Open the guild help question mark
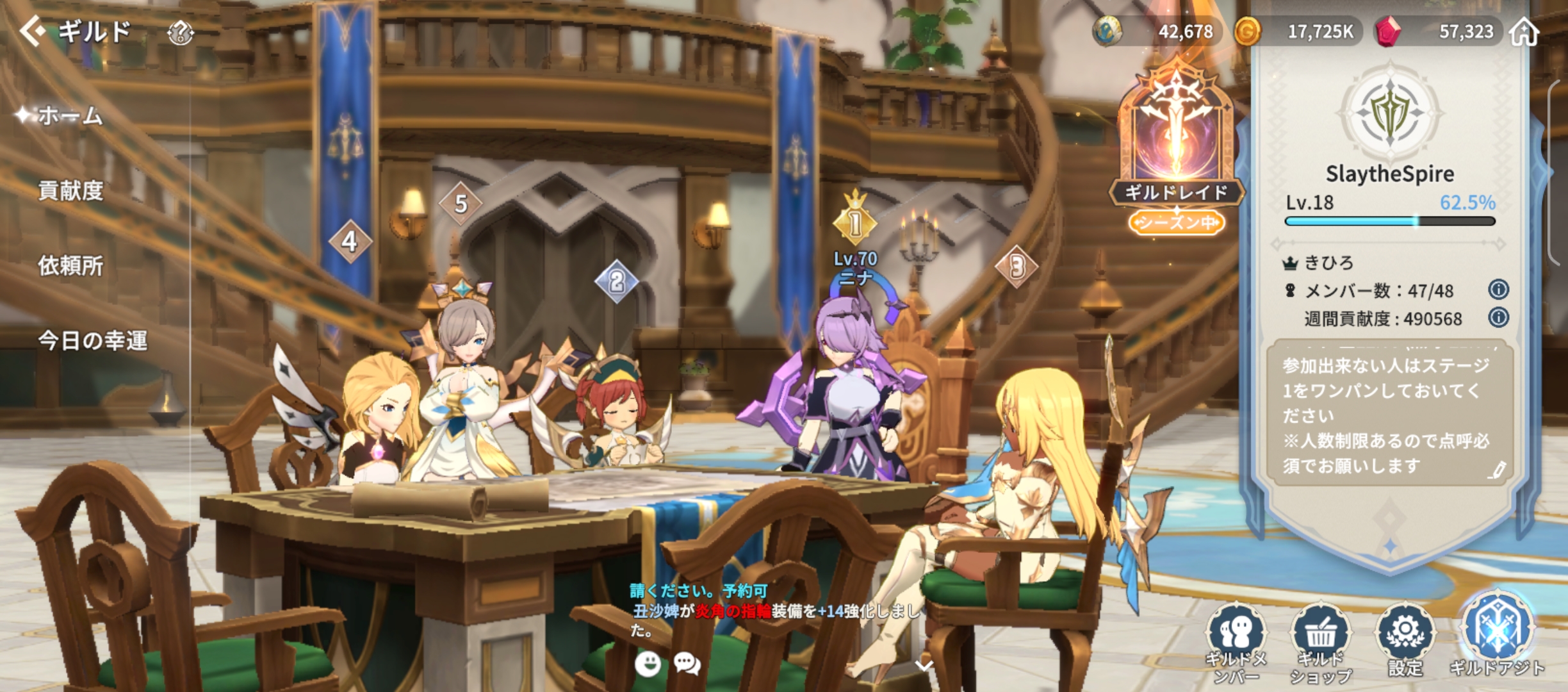Viewport: 1568px width, 692px height. [180, 32]
